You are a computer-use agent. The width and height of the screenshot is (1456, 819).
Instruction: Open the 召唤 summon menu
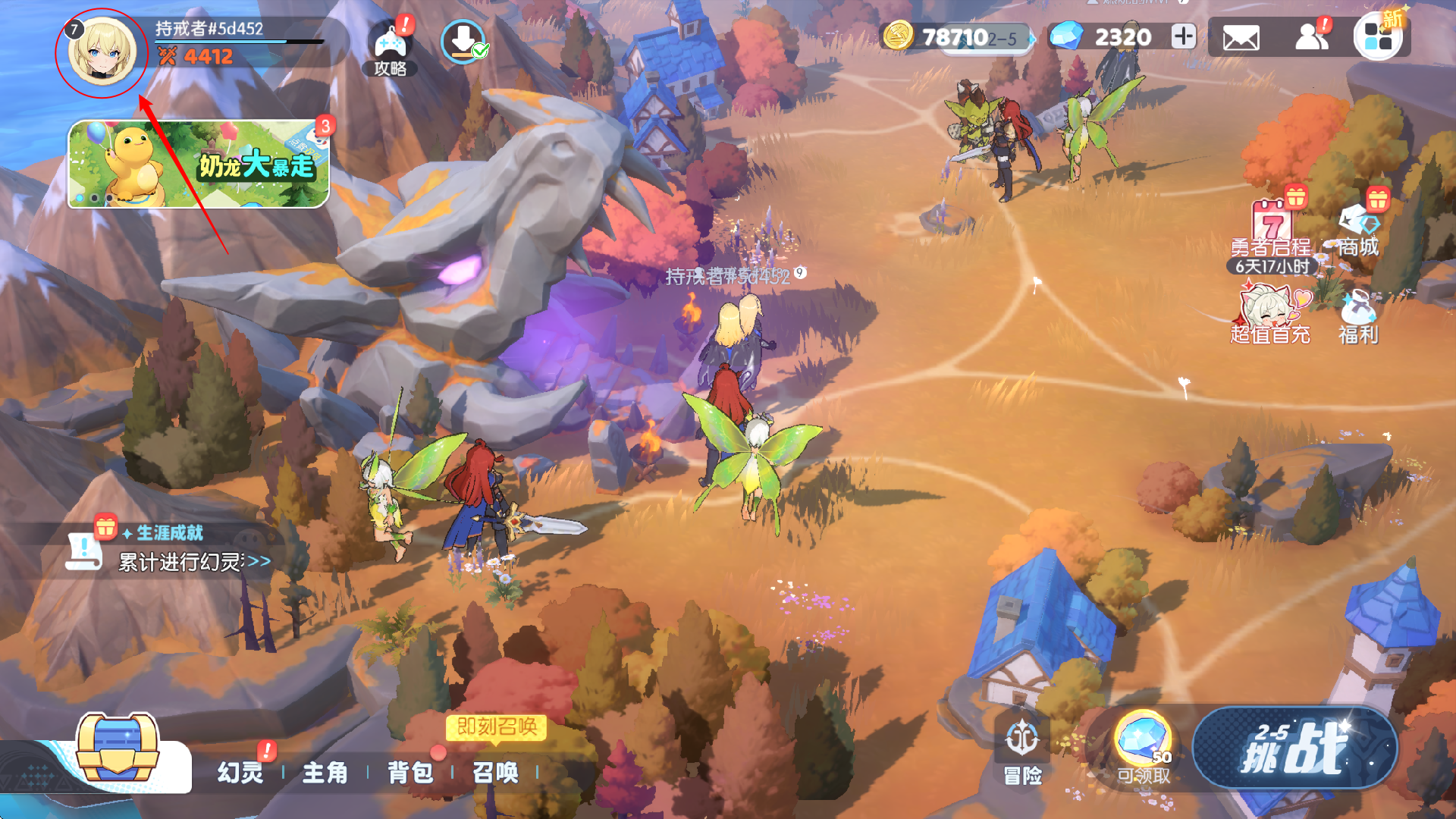click(x=495, y=772)
